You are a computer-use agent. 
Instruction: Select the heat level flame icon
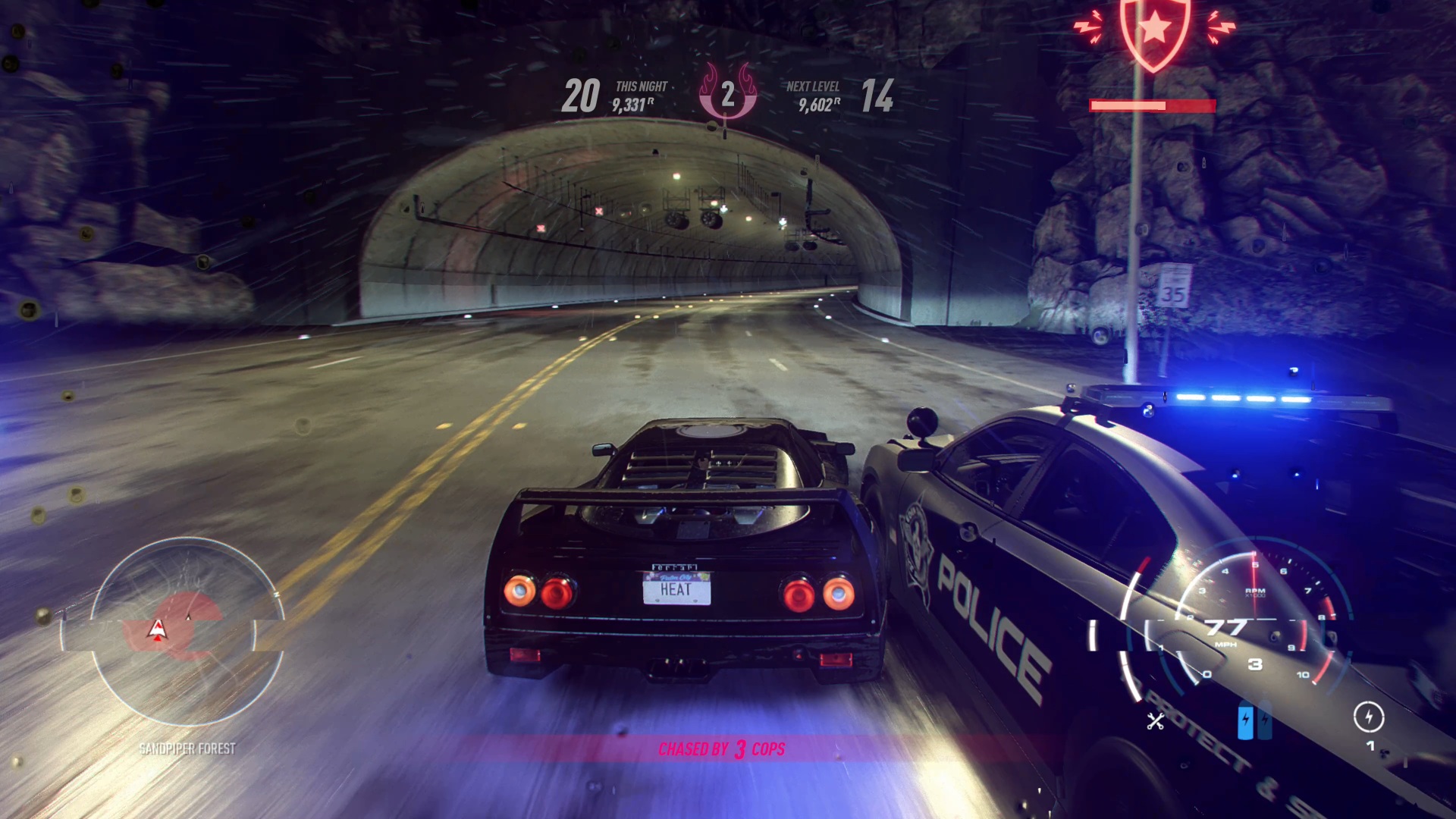727,94
